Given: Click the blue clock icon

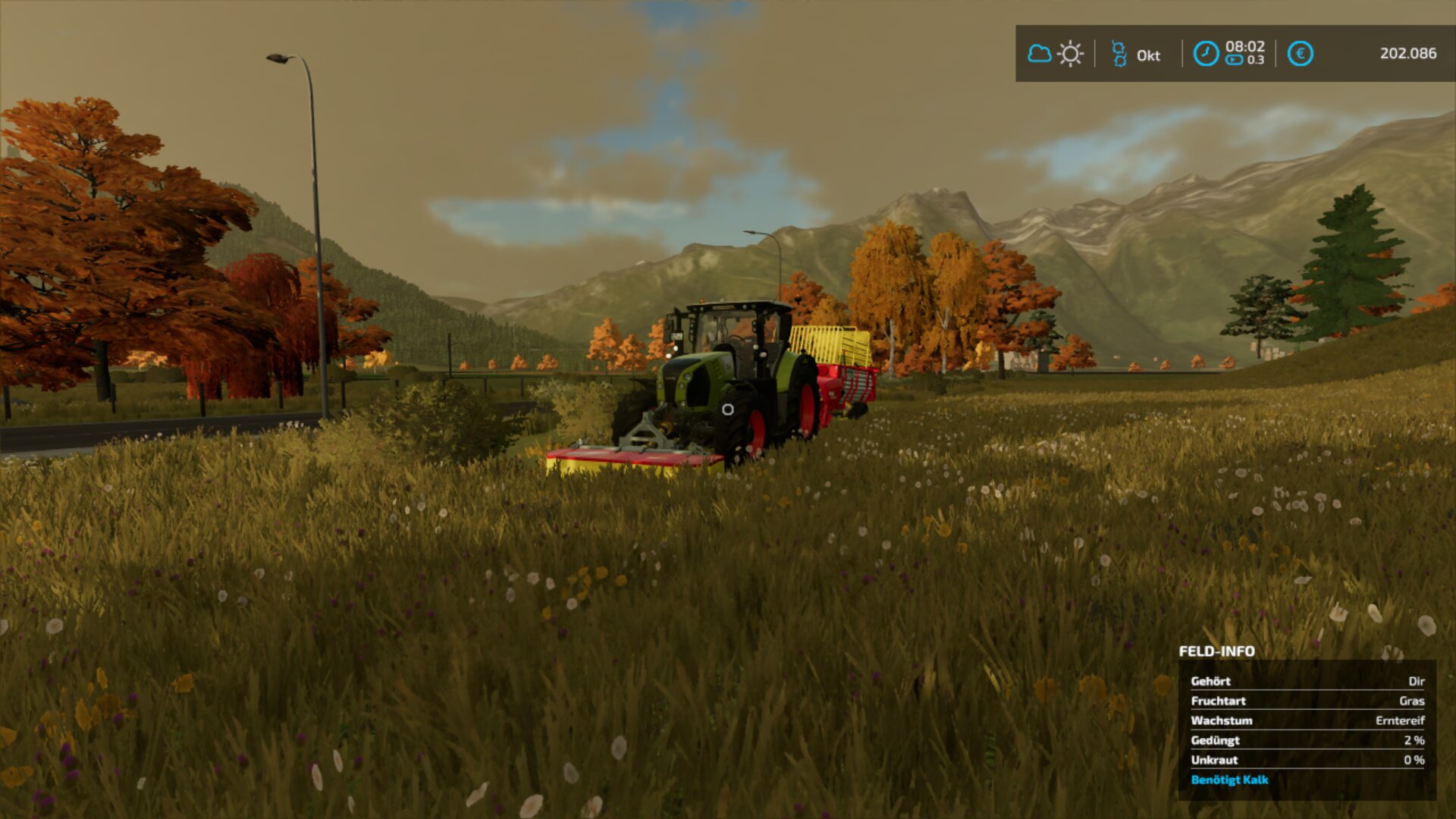Looking at the screenshot, I should click(x=1206, y=54).
